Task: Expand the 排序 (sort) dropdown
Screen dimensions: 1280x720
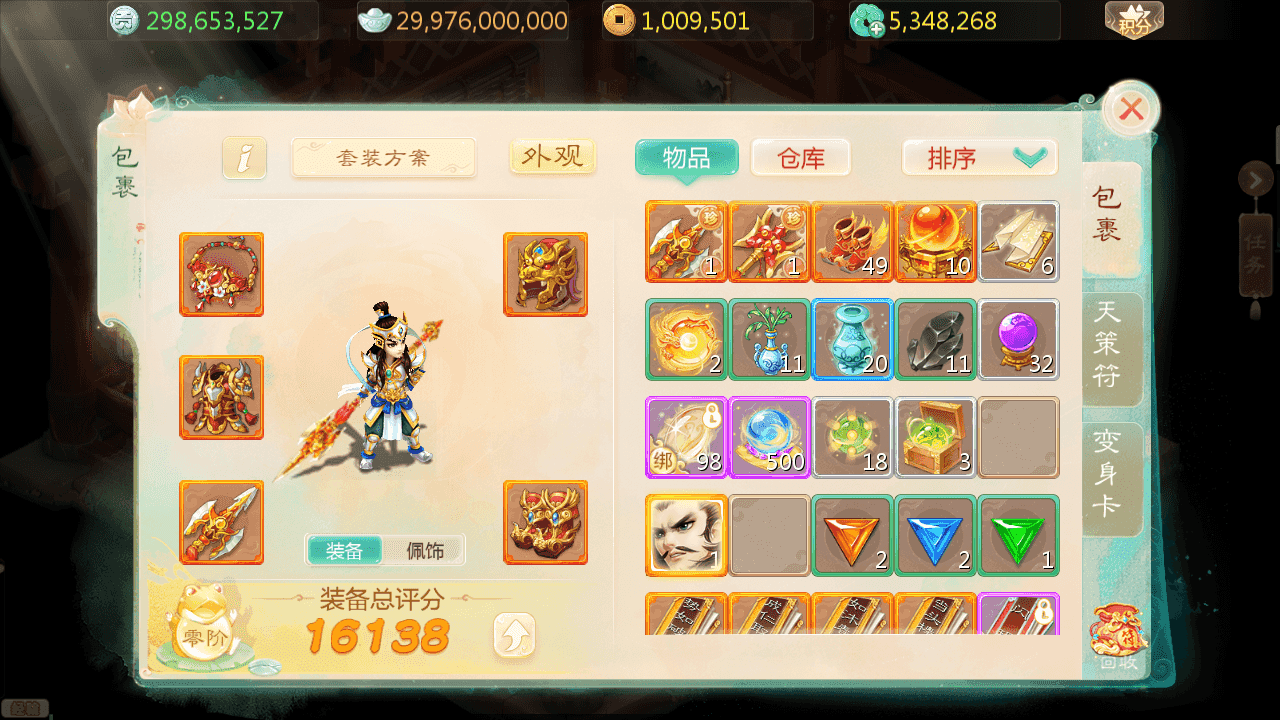Action: (x=979, y=156)
